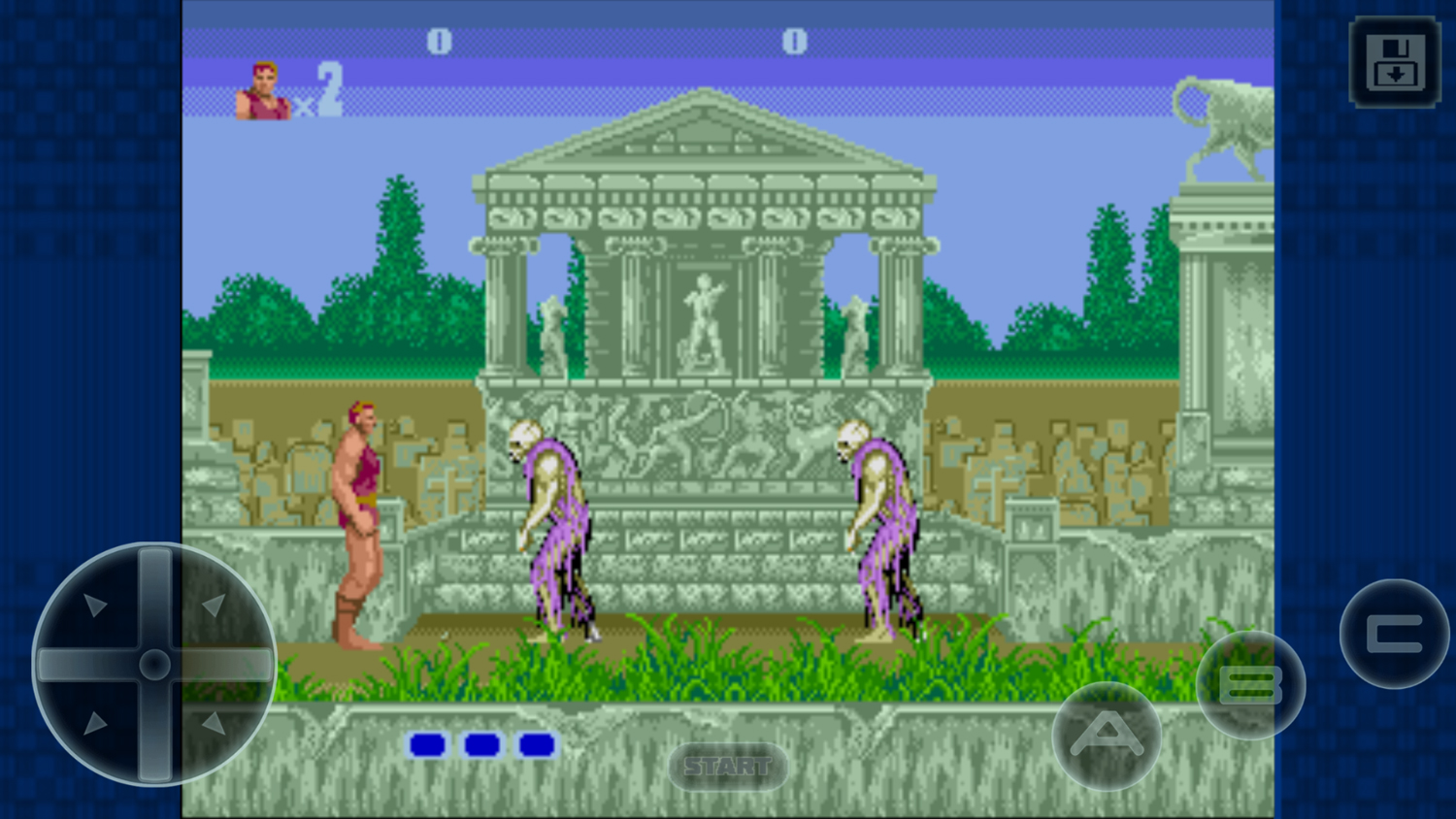The height and width of the screenshot is (819, 1456).
Task: Tap the left score display of zero
Action: pyautogui.click(x=439, y=41)
